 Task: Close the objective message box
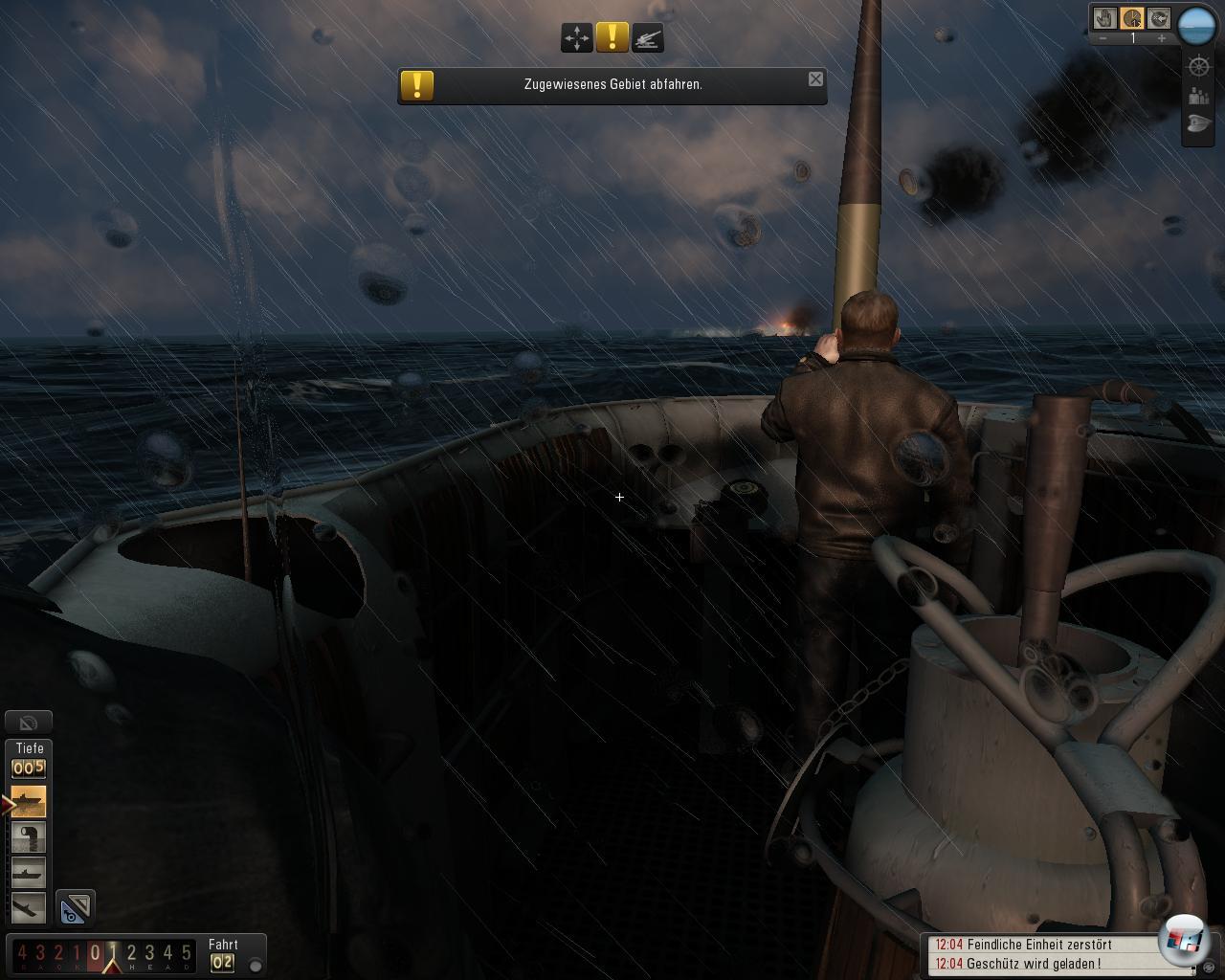pos(815,79)
